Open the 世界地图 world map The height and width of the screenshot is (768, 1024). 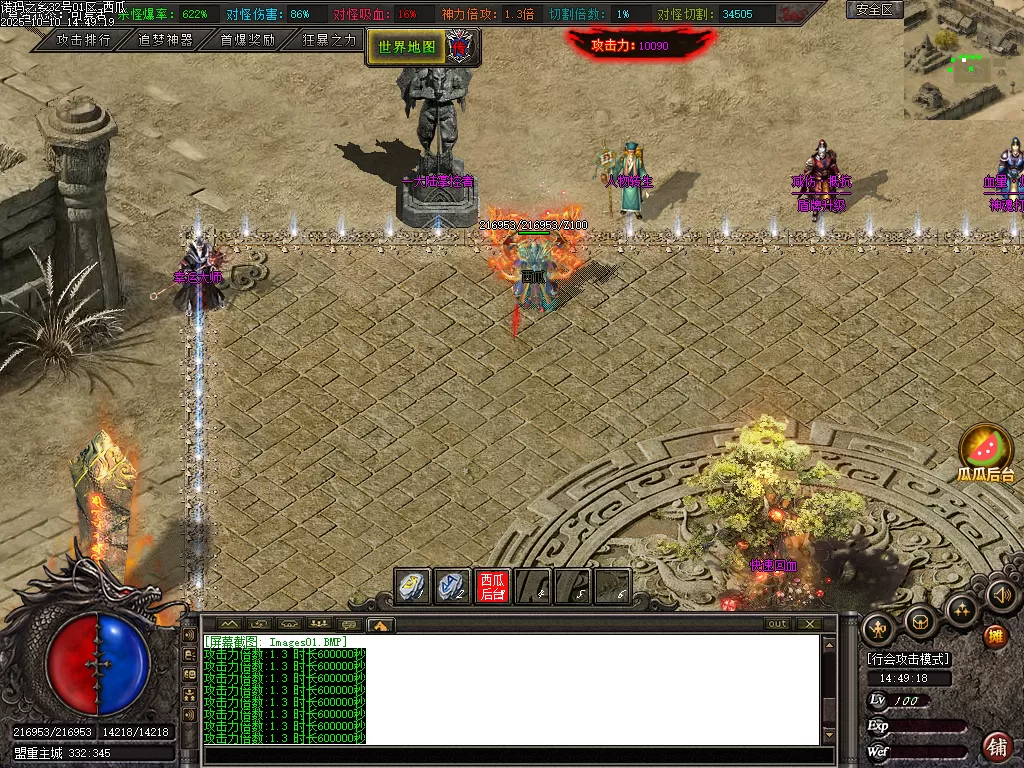point(406,46)
